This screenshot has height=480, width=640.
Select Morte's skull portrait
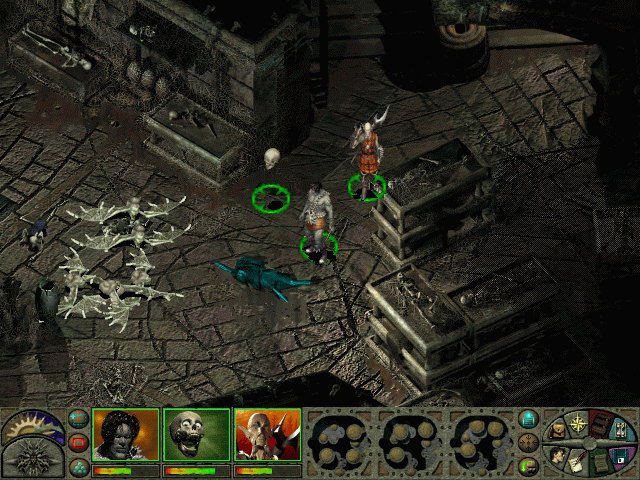[196, 435]
